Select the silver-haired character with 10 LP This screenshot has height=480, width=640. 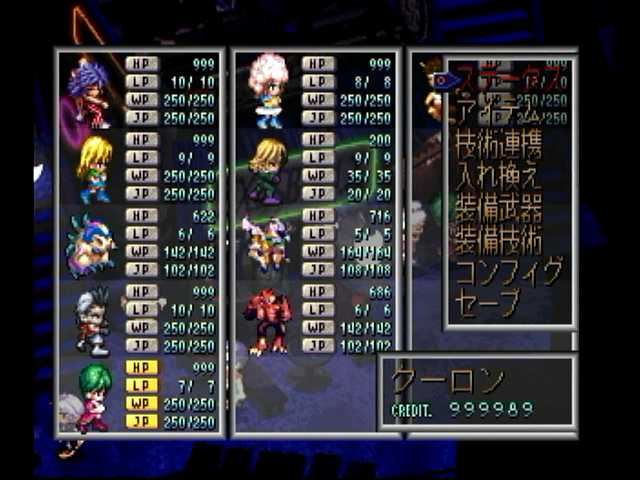coord(92,321)
